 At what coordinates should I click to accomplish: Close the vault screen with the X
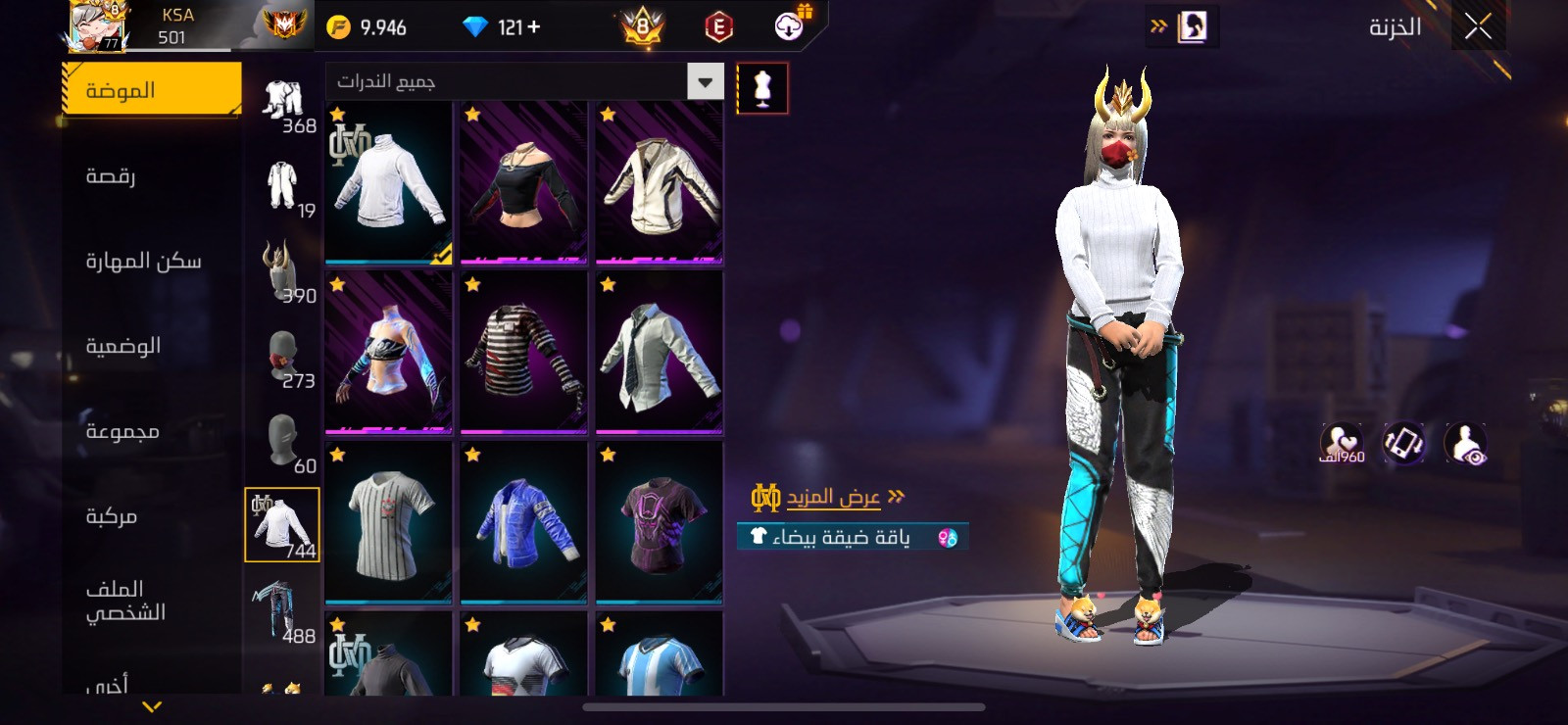(1478, 26)
